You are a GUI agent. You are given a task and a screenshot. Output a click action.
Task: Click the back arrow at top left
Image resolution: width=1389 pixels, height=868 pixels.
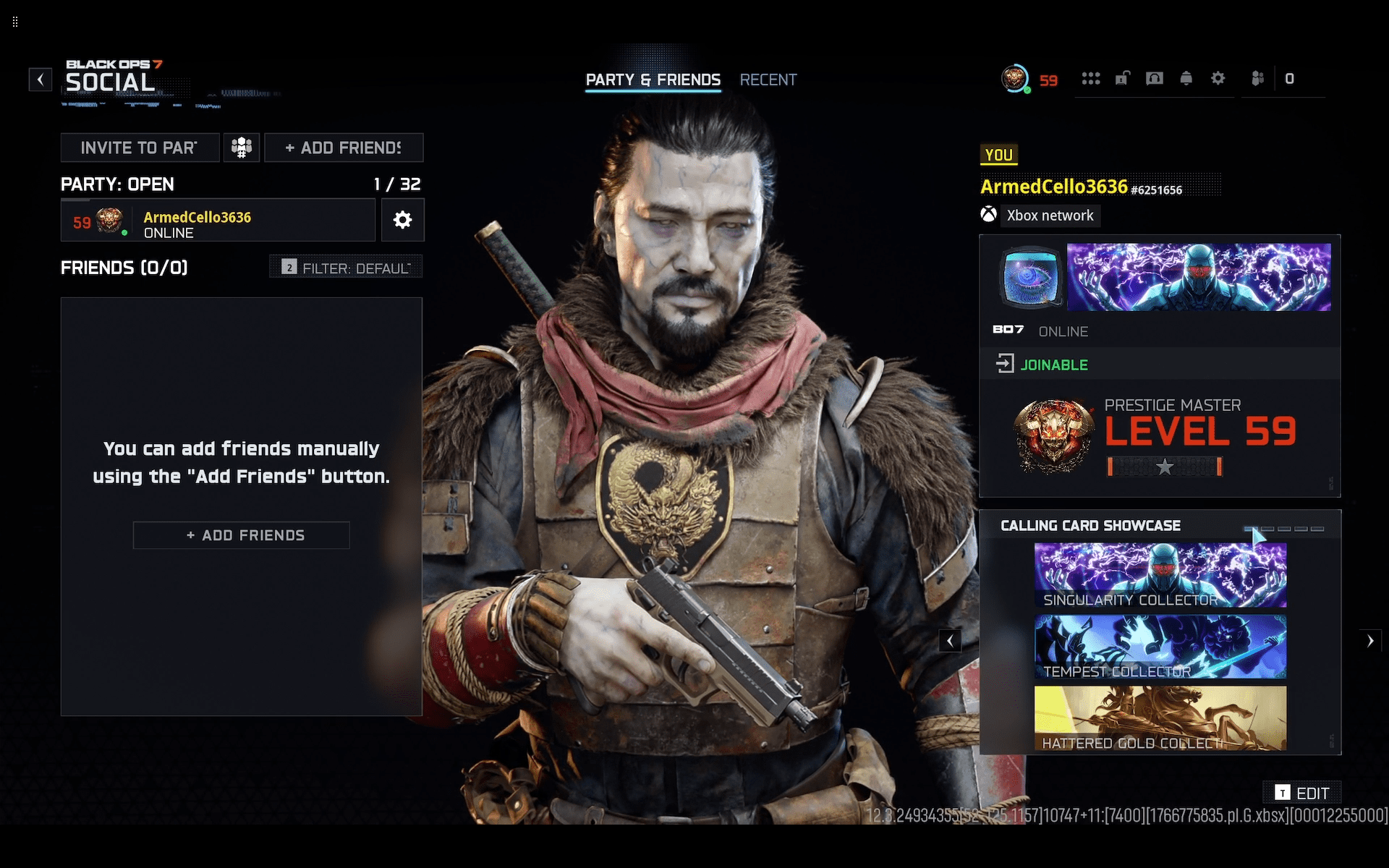[40, 80]
